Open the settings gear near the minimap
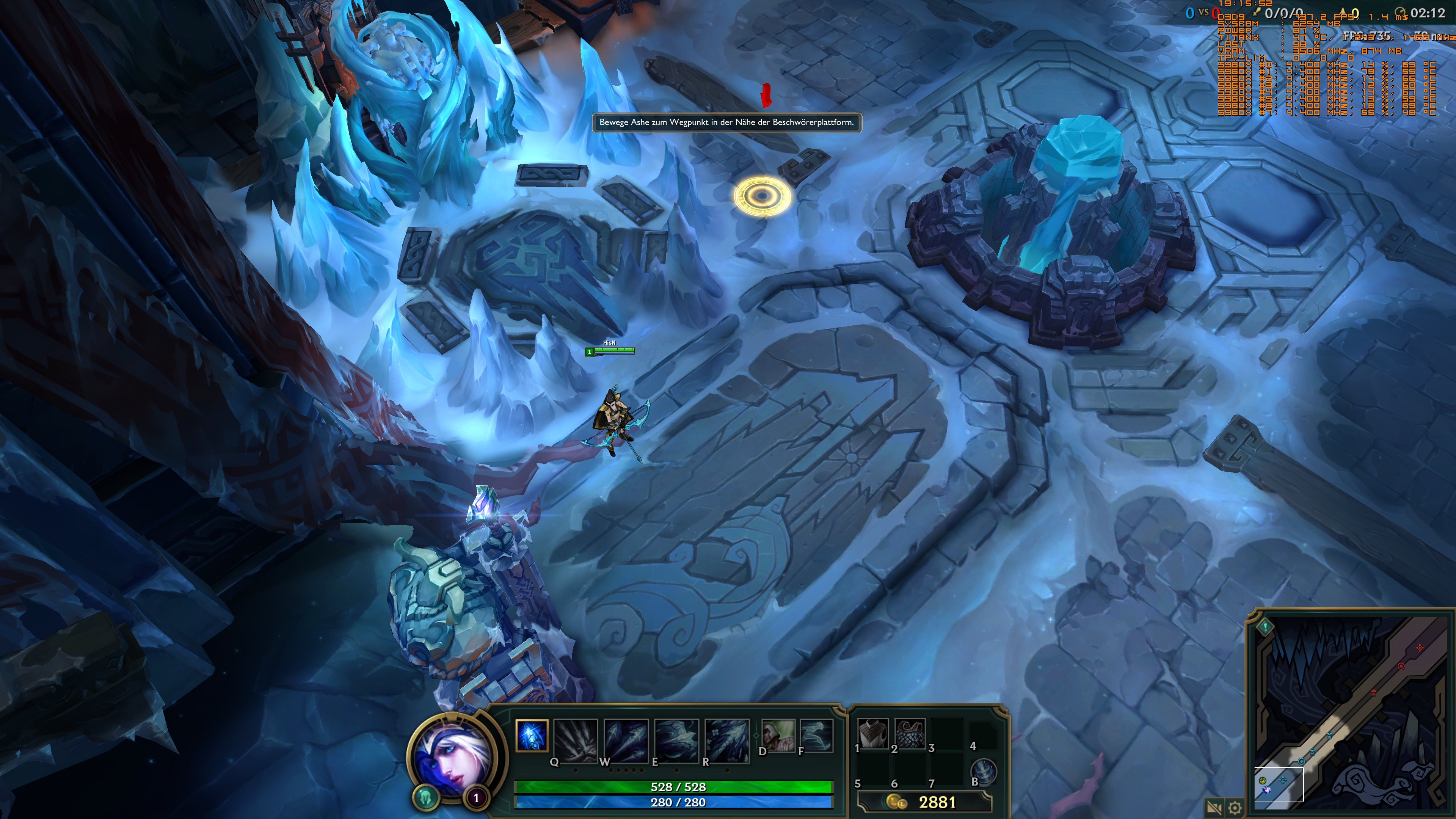The height and width of the screenshot is (819, 1456). [x=1236, y=807]
